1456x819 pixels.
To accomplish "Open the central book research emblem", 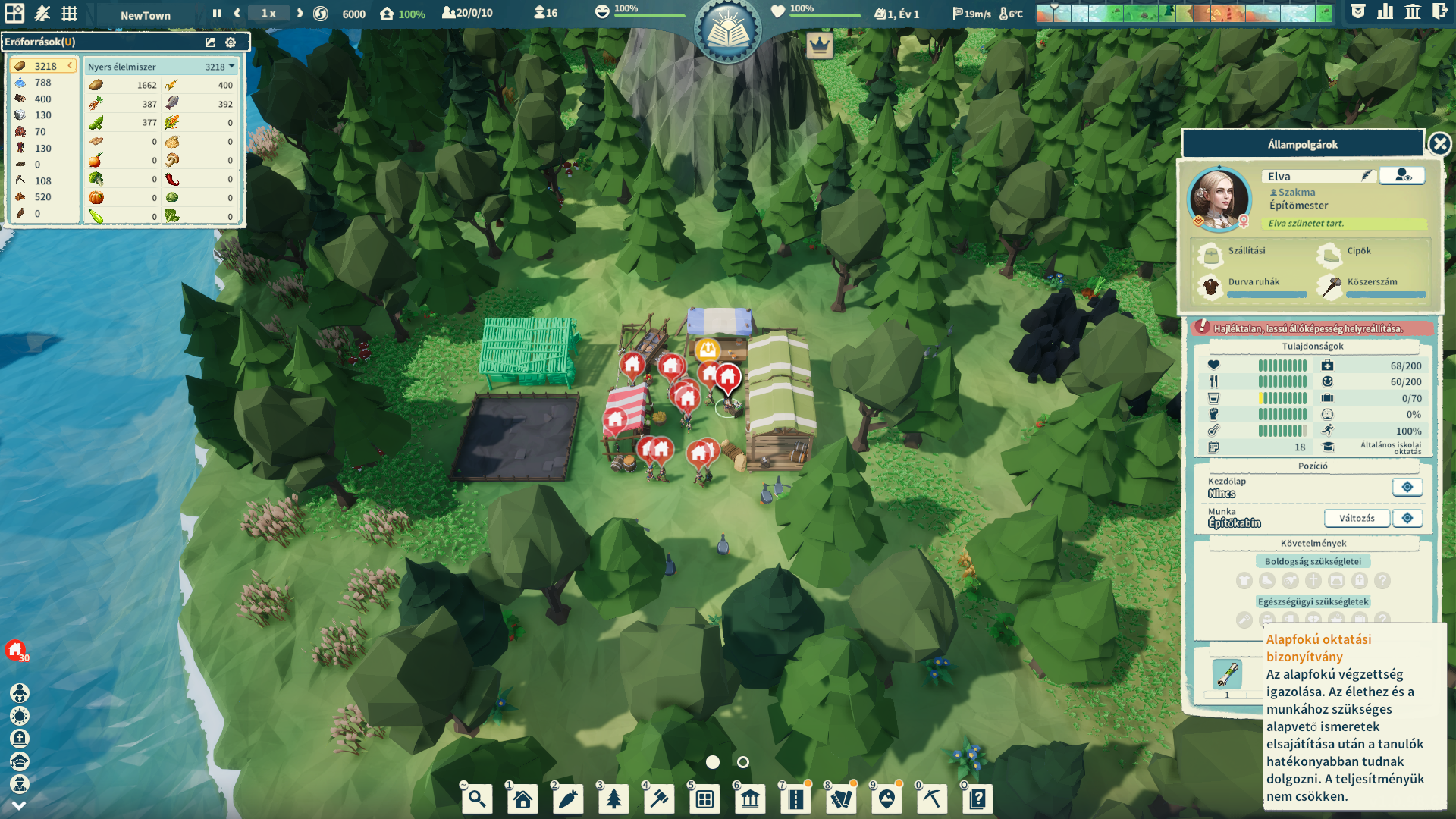I will [727, 32].
